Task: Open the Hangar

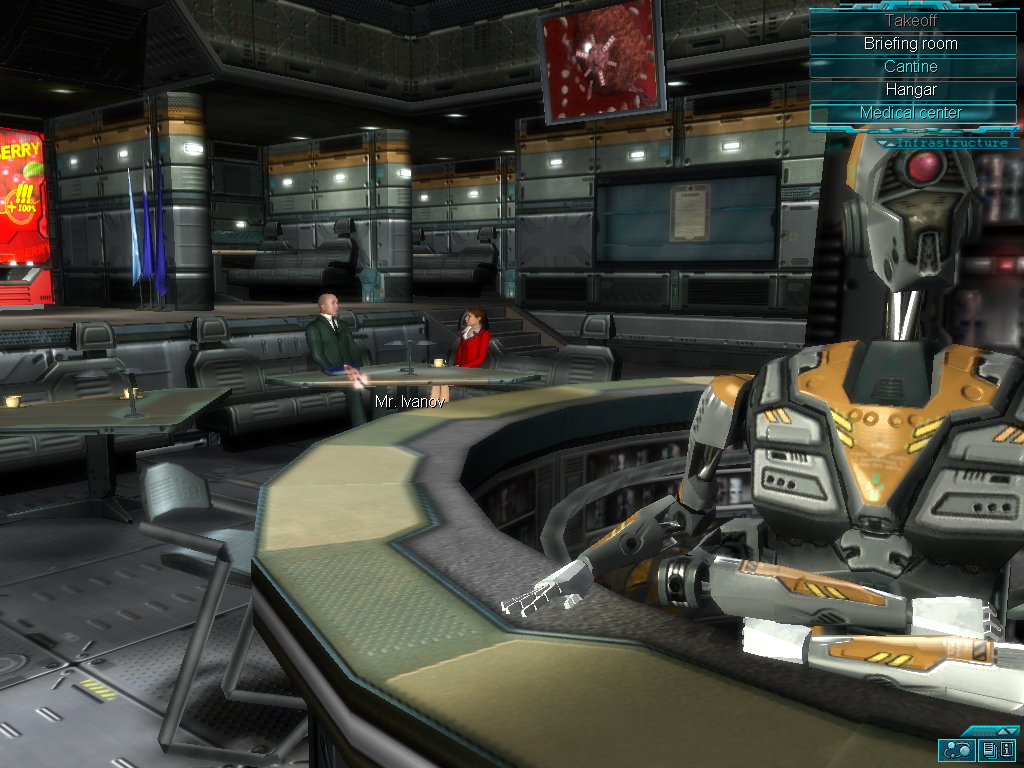Action: [911, 90]
